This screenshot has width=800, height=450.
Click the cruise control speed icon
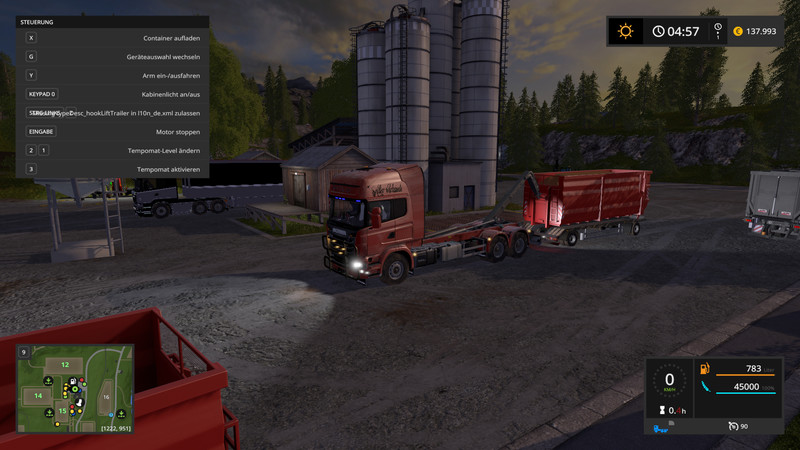click(x=734, y=426)
